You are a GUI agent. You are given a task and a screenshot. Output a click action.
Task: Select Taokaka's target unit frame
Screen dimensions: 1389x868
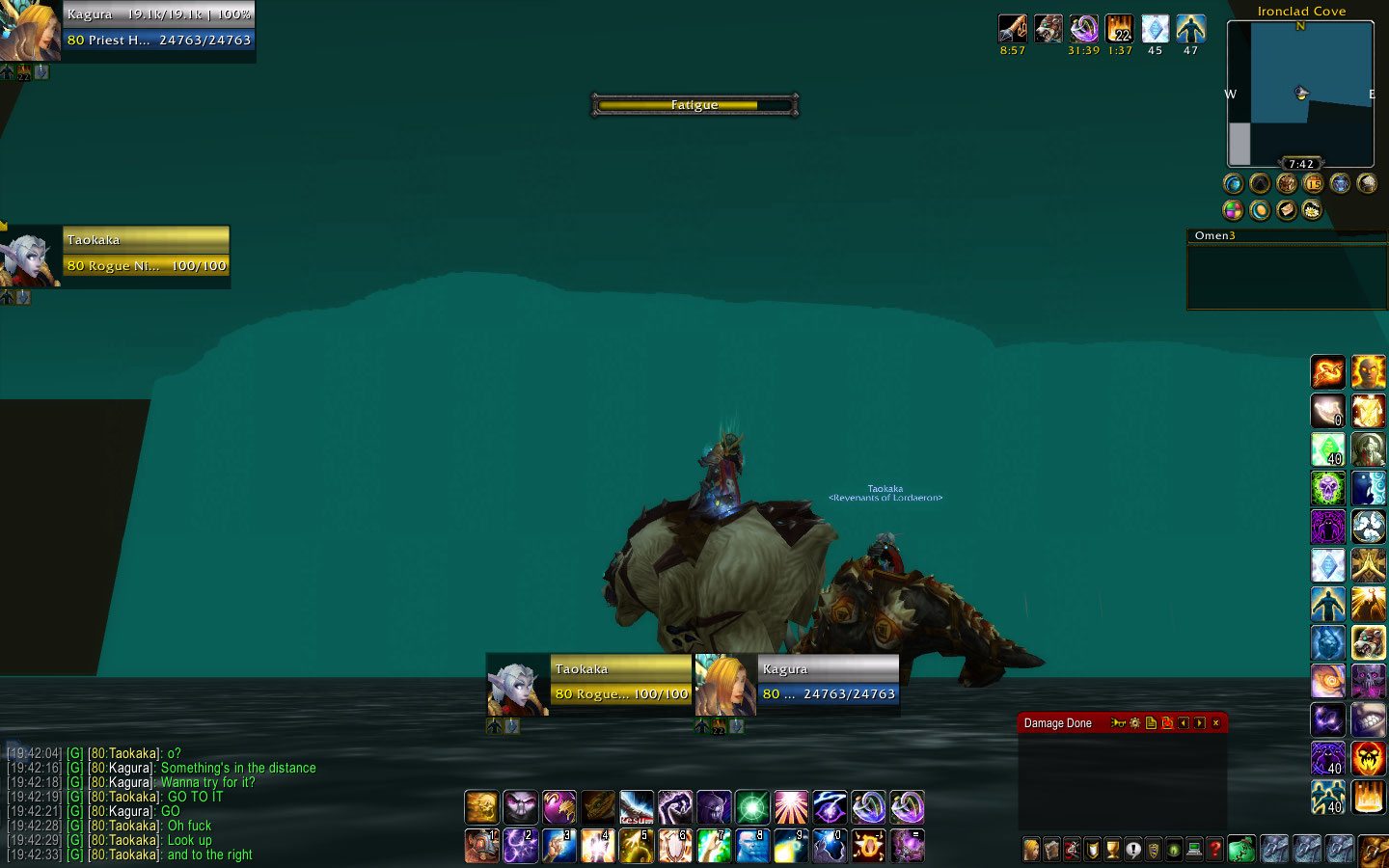pyautogui.click(x=146, y=253)
